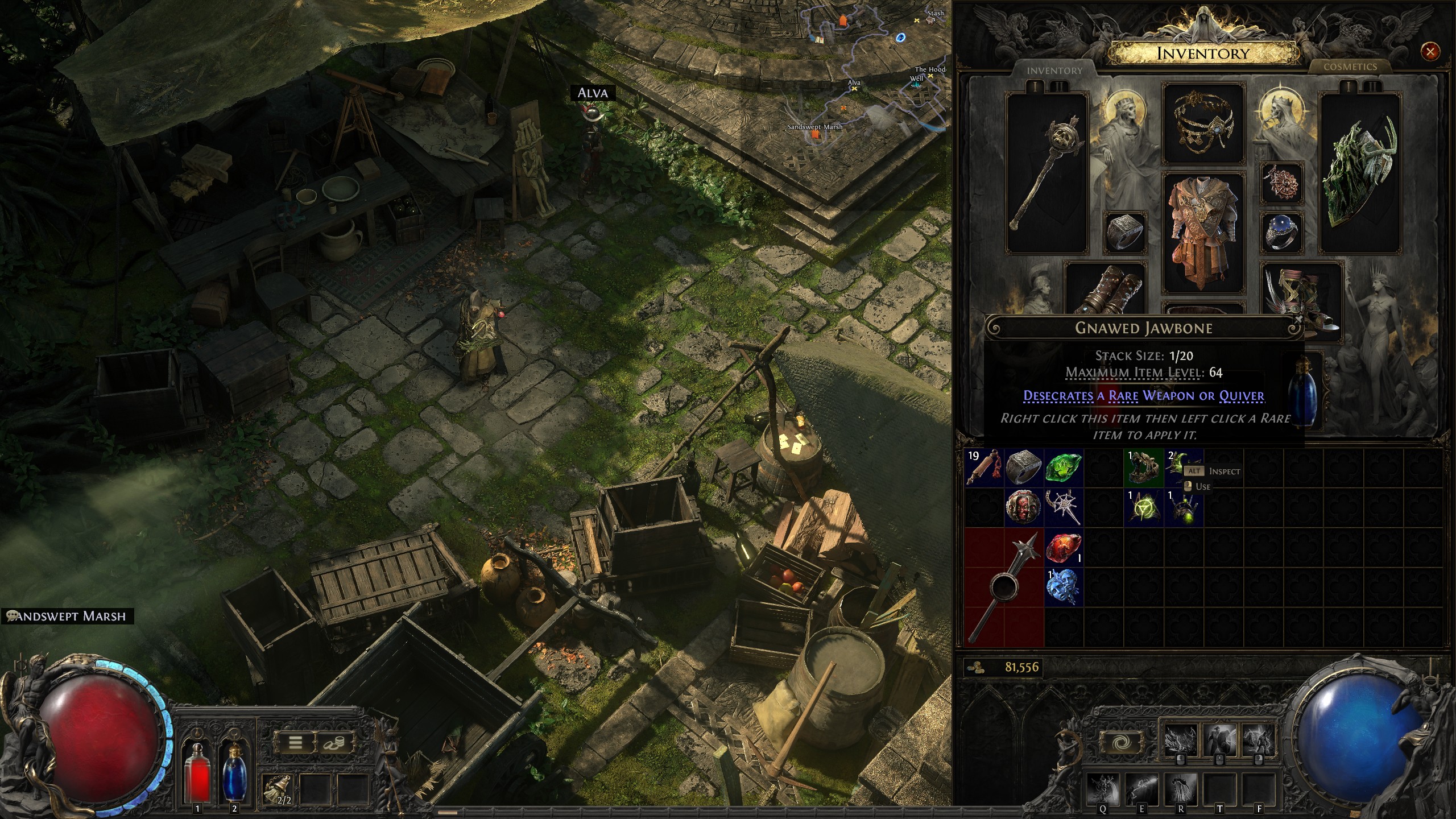Close the Inventory panel with the X button
The width and height of the screenshot is (1456, 819).
pos(1430,52)
